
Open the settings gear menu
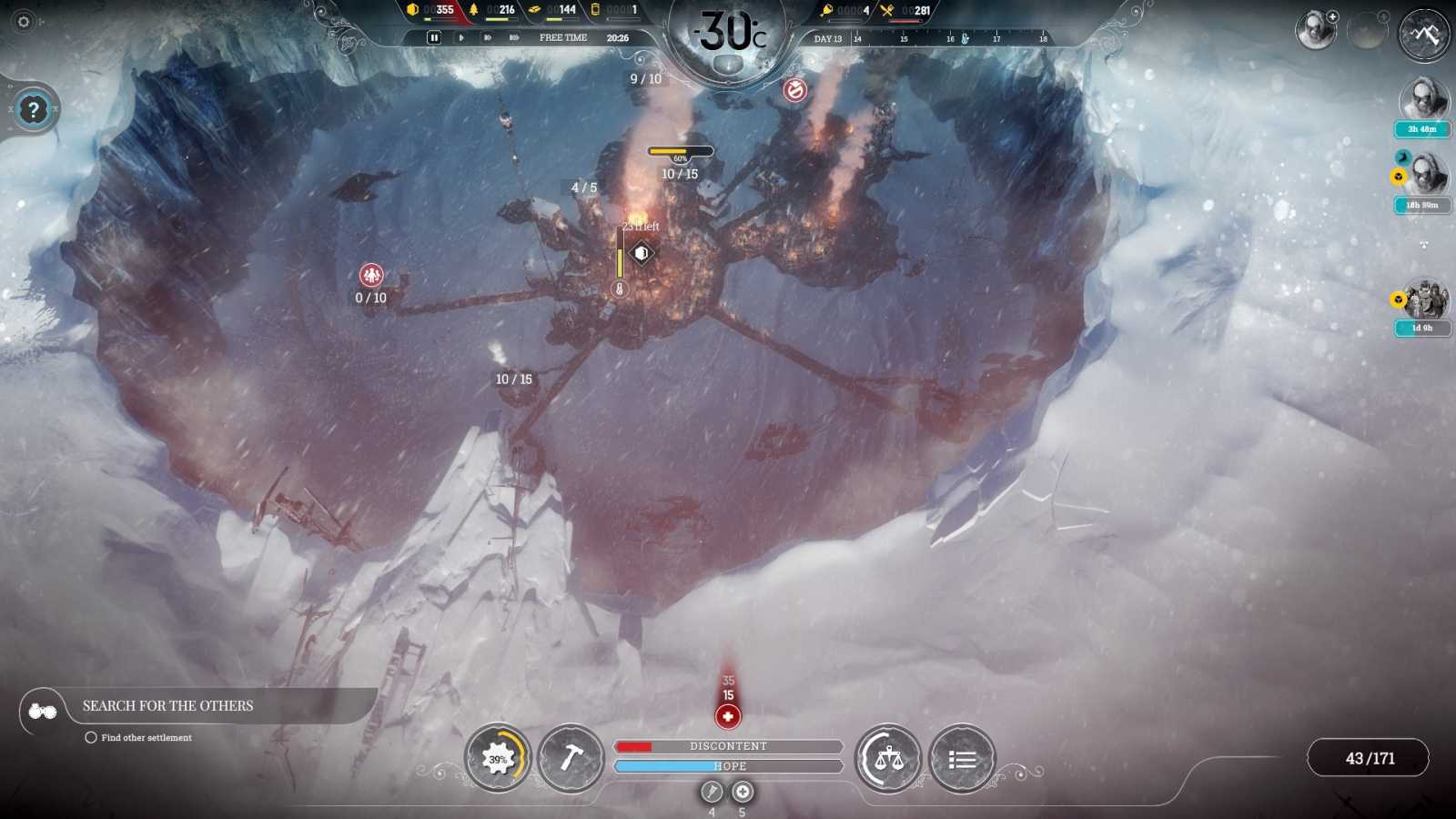tap(24, 21)
